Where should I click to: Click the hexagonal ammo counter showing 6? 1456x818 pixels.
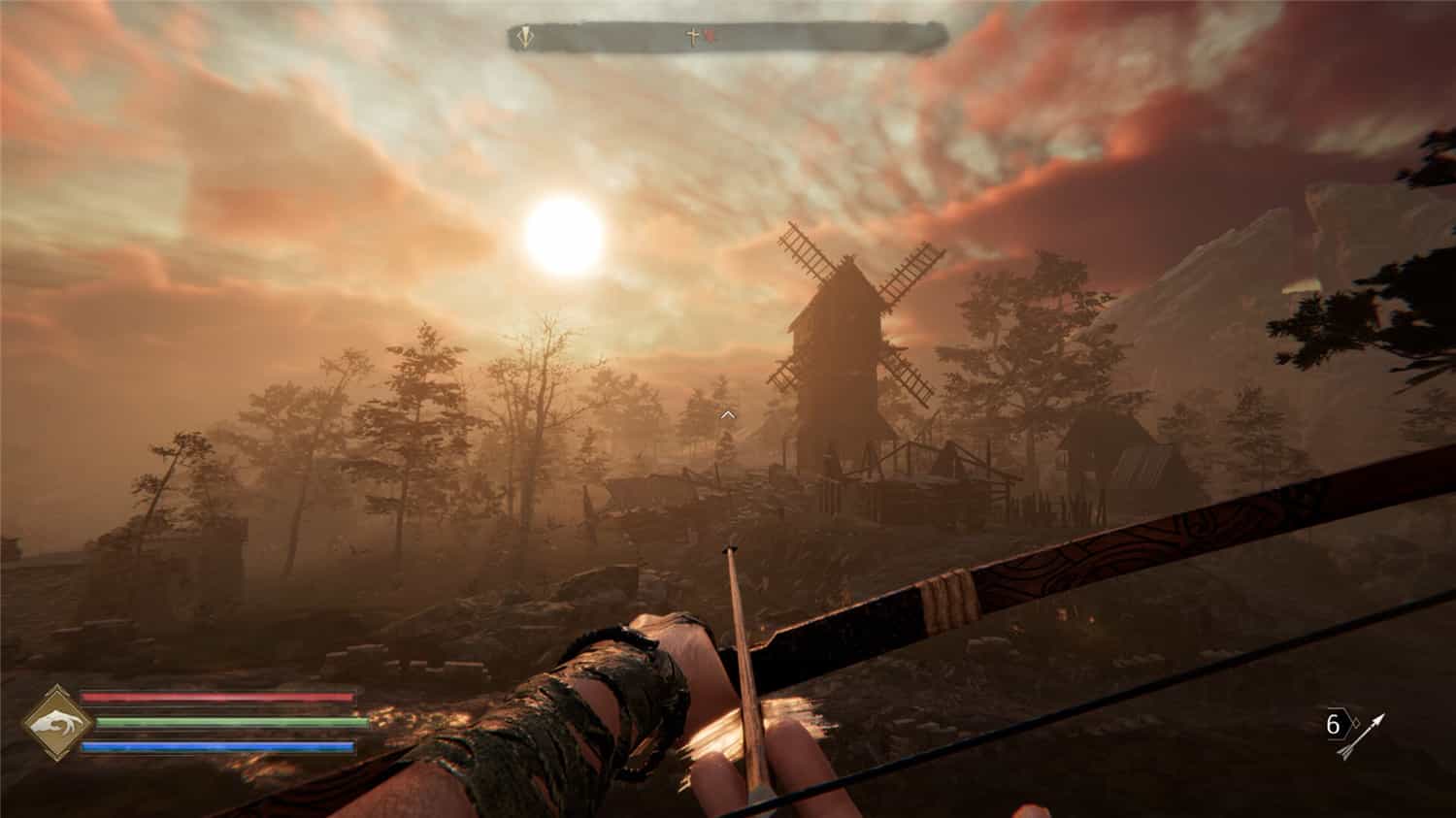tap(1337, 724)
